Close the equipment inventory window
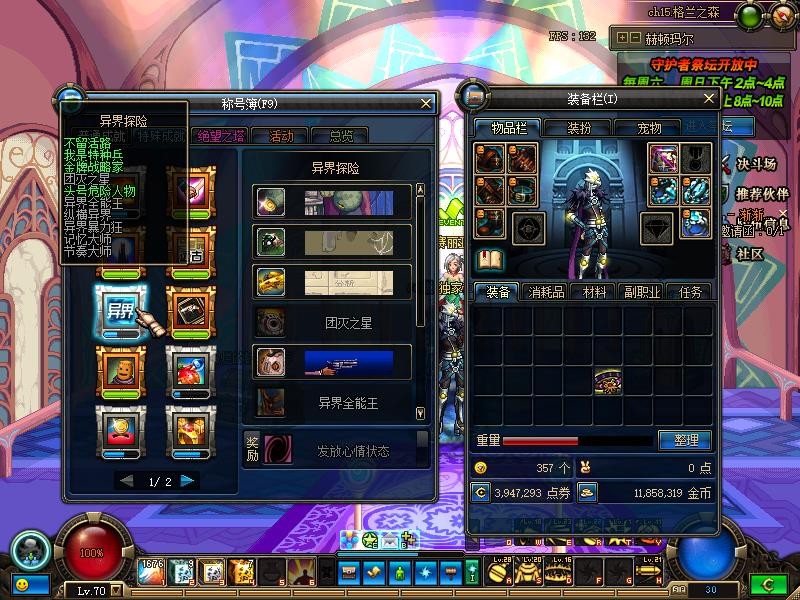Screen dimensions: 800x600 (x=709, y=98)
